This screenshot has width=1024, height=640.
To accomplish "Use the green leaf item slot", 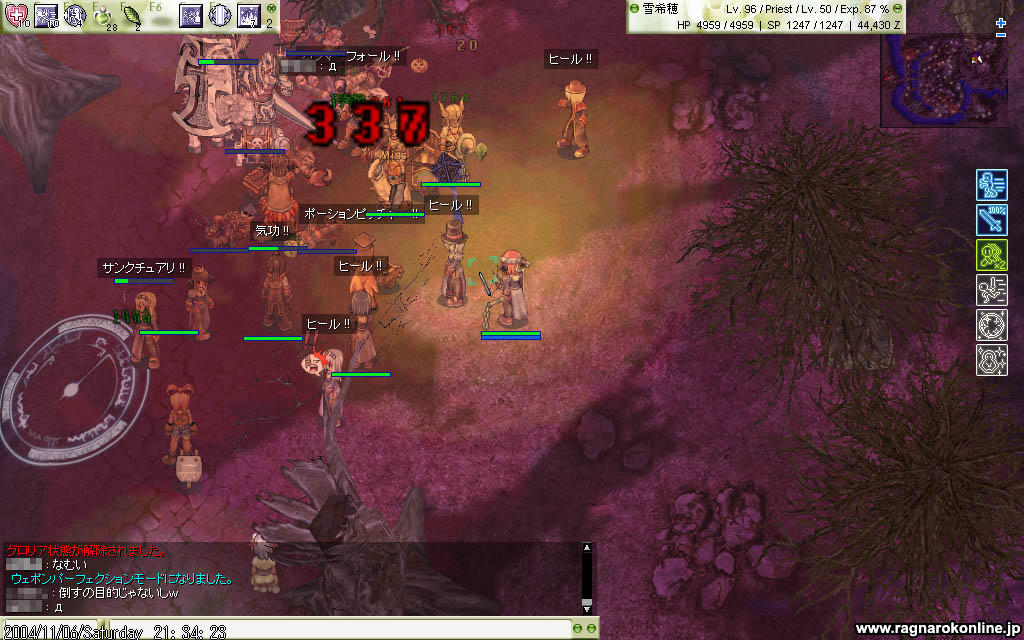I will click(131, 15).
